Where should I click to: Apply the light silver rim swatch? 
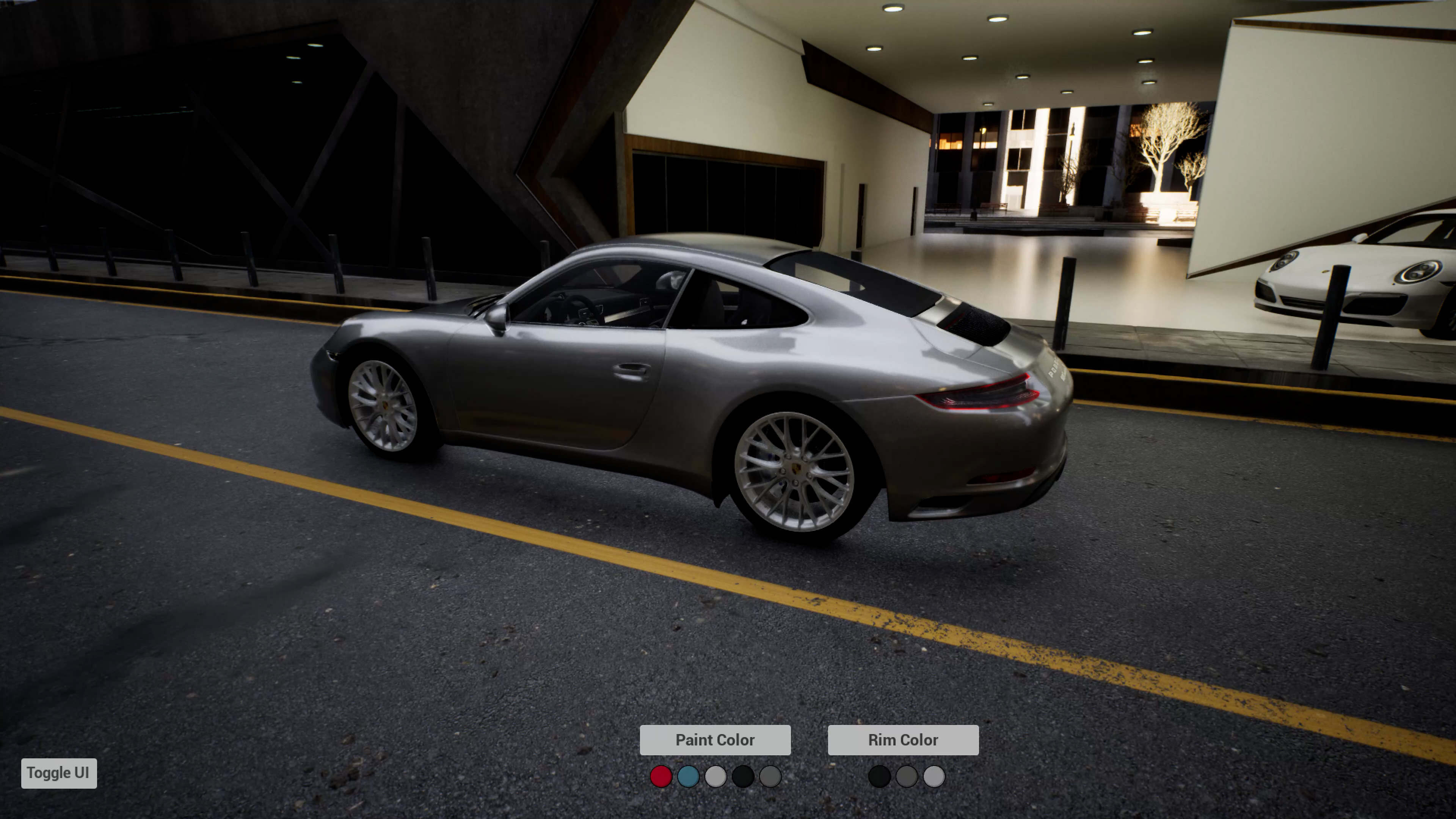tap(934, 776)
